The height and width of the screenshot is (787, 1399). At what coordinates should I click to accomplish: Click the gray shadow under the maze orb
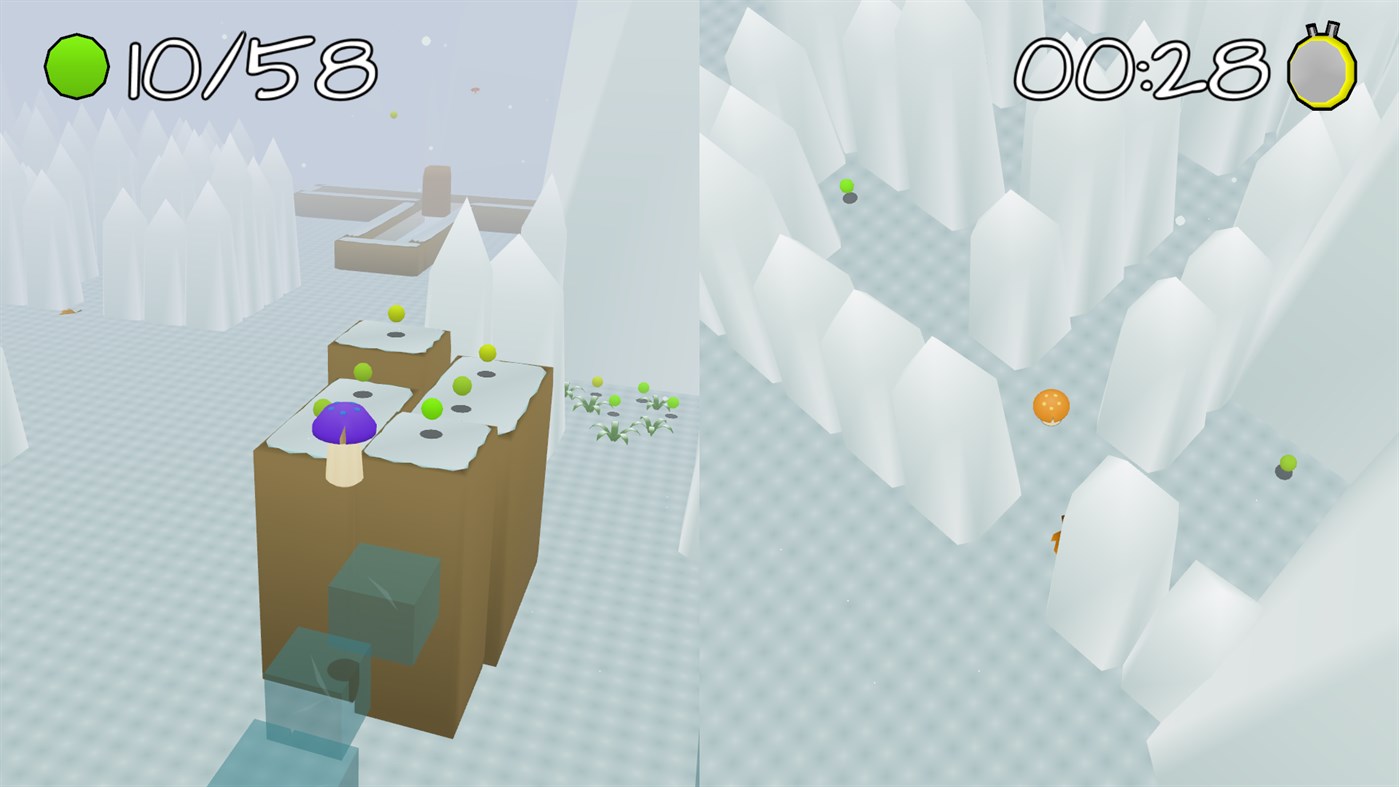850,197
